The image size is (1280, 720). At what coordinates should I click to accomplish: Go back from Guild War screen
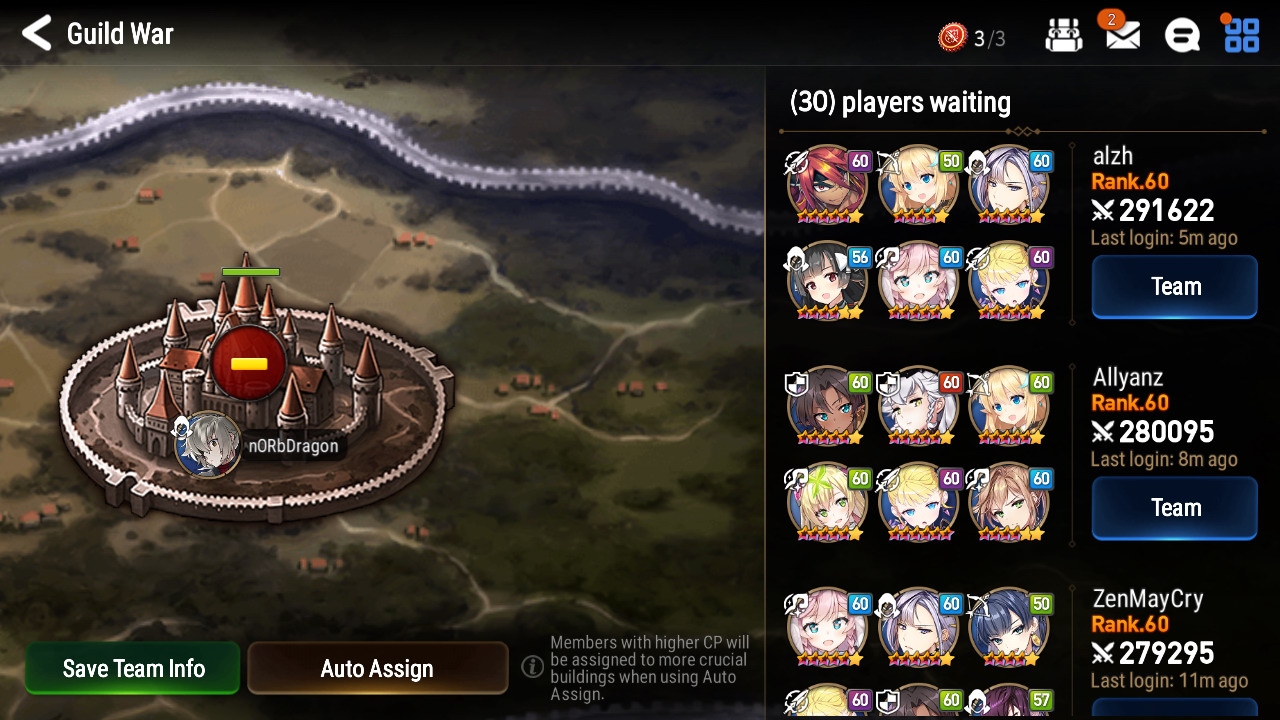pyautogui.click(x=37, y=34)
